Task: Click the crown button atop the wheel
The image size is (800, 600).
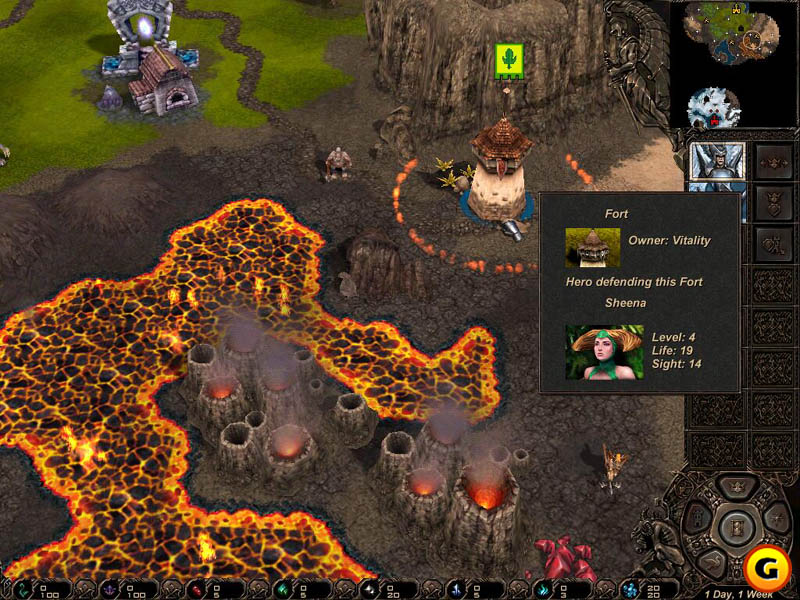Action: 737,489
